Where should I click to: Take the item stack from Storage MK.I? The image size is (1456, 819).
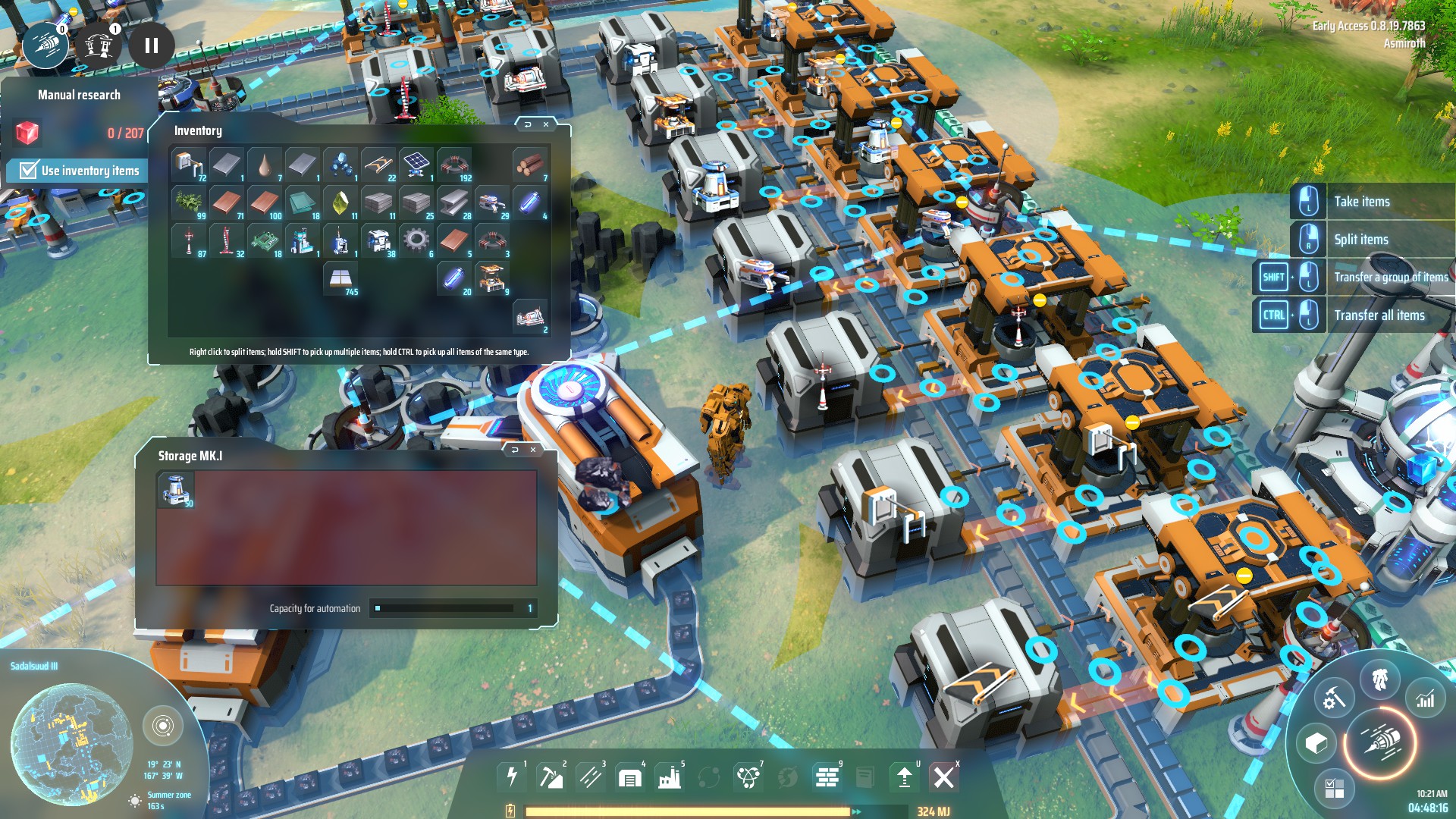[x=176, y=490]
